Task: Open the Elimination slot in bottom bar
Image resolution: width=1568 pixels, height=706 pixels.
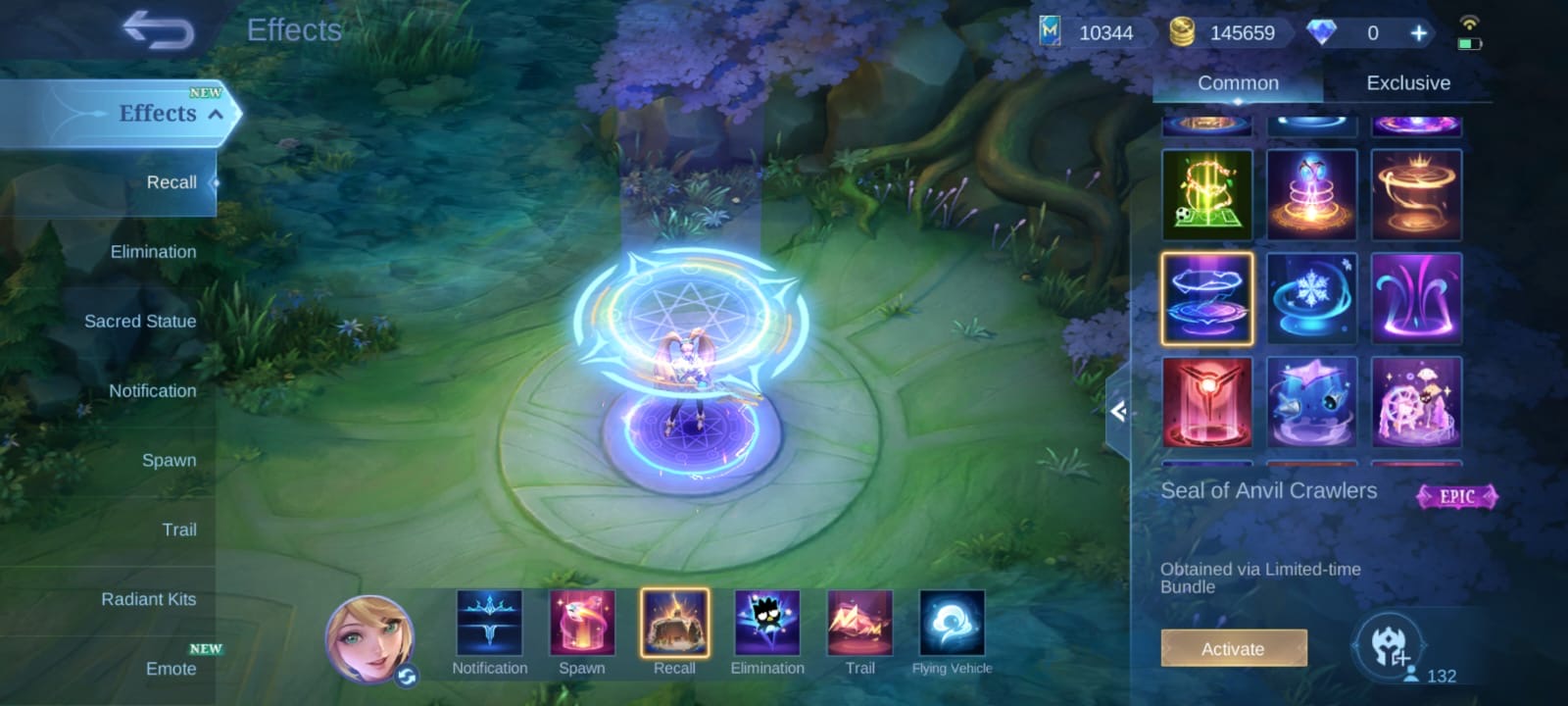Action: [x=767, y=624]
